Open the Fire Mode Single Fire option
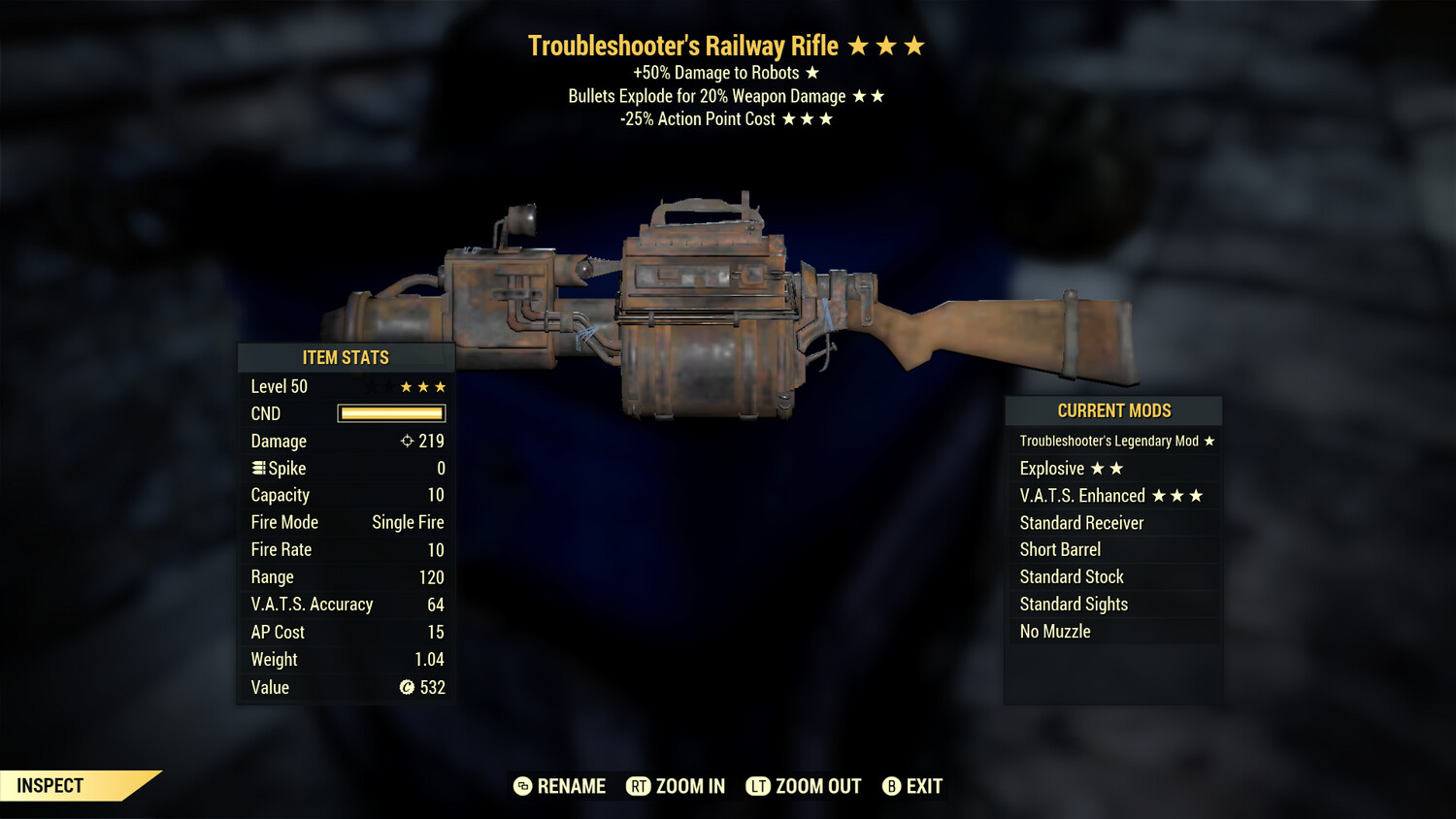1456x819 pixels. (407, 522)
